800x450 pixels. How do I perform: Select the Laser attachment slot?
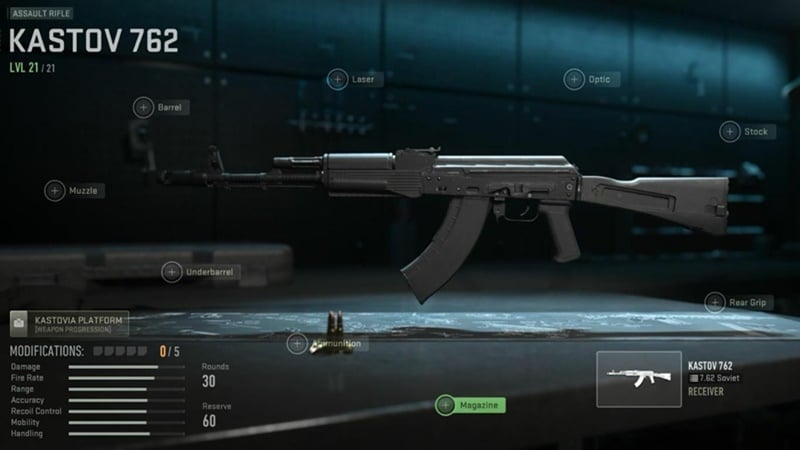click(339, 79)
